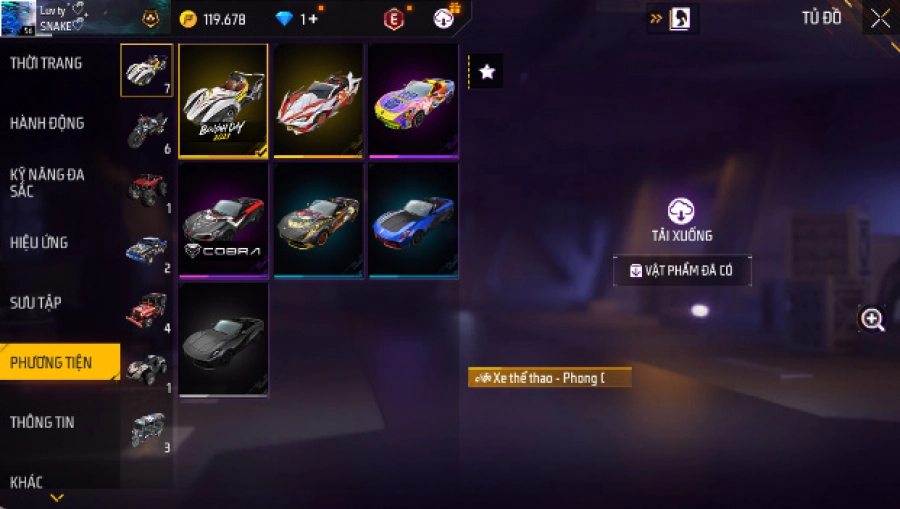900x509 pixels.
Task: Click the magnifier zoom icon
Action: coord(873,320)
